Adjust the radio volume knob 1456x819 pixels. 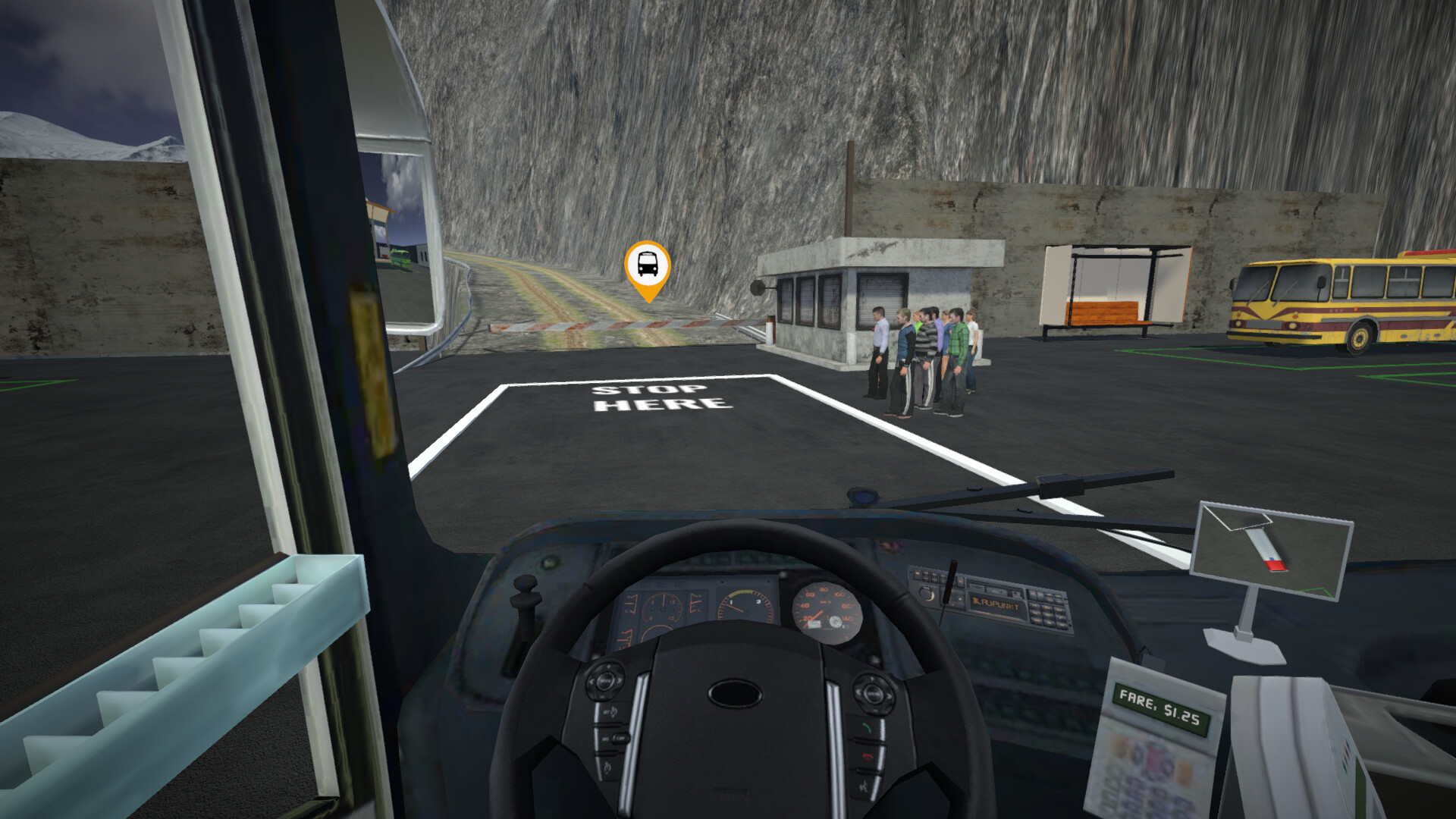tap(927, 593)
